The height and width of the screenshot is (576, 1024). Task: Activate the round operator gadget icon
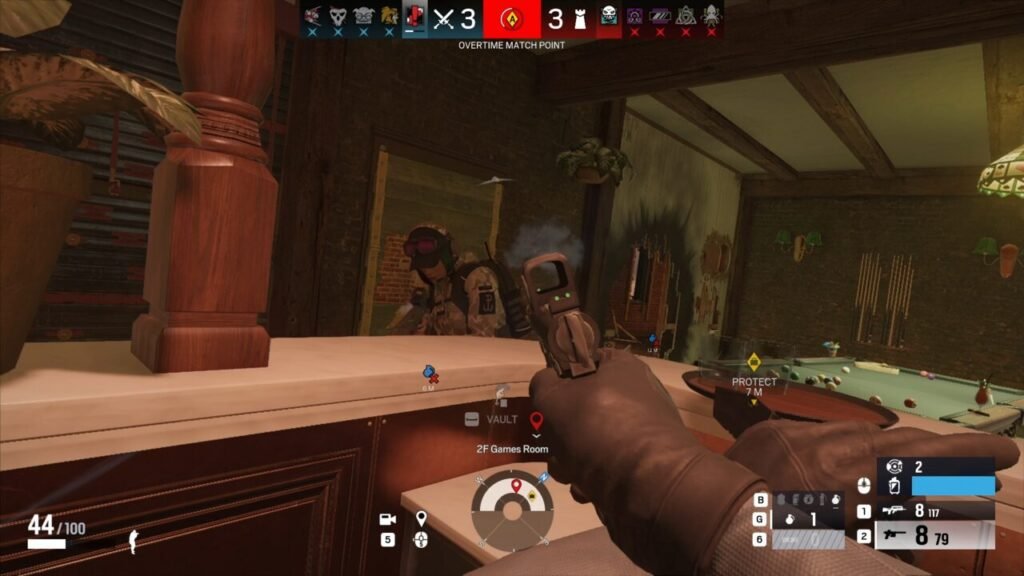click(895, 465)
